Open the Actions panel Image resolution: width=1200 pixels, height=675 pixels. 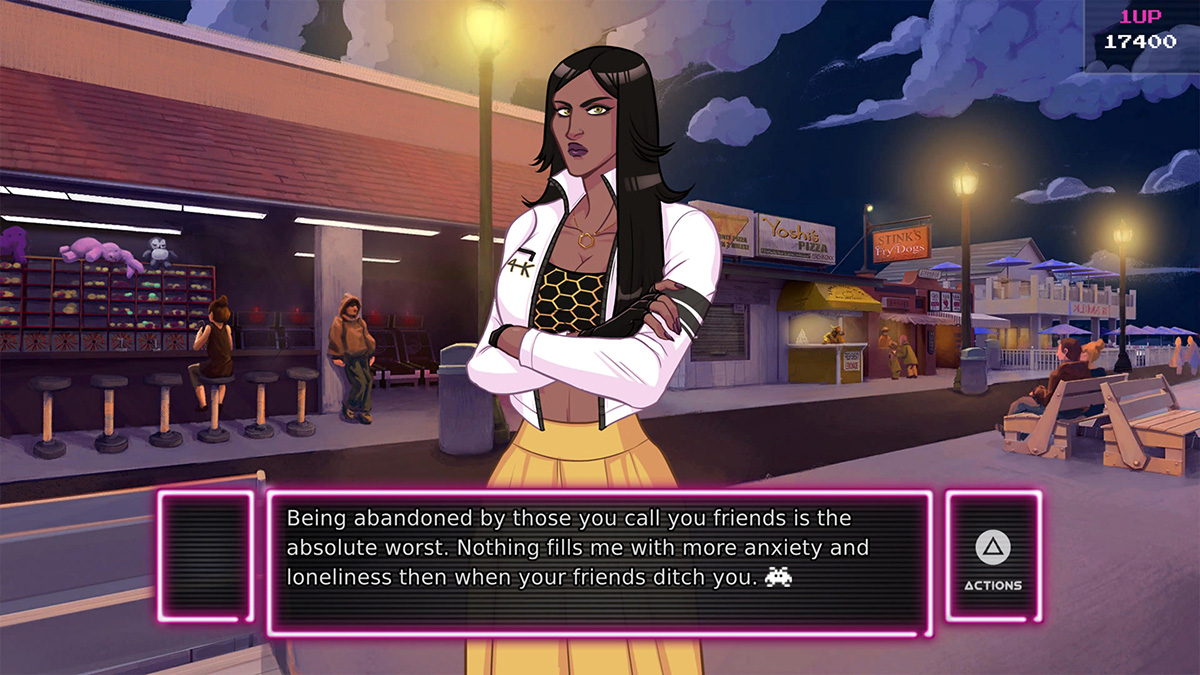(993, 556)
